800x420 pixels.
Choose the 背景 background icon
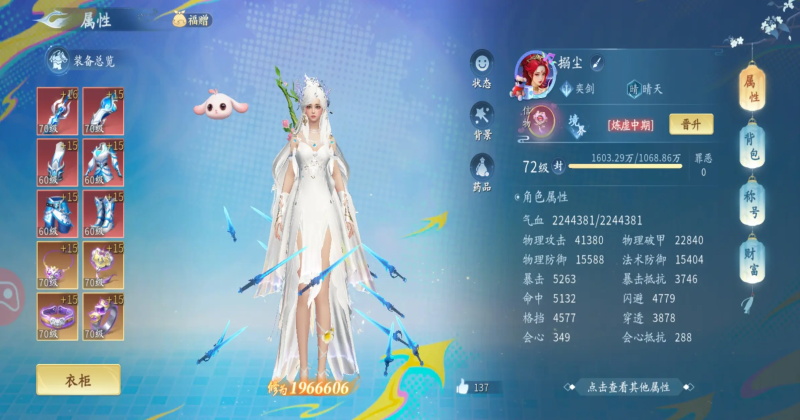482,118
